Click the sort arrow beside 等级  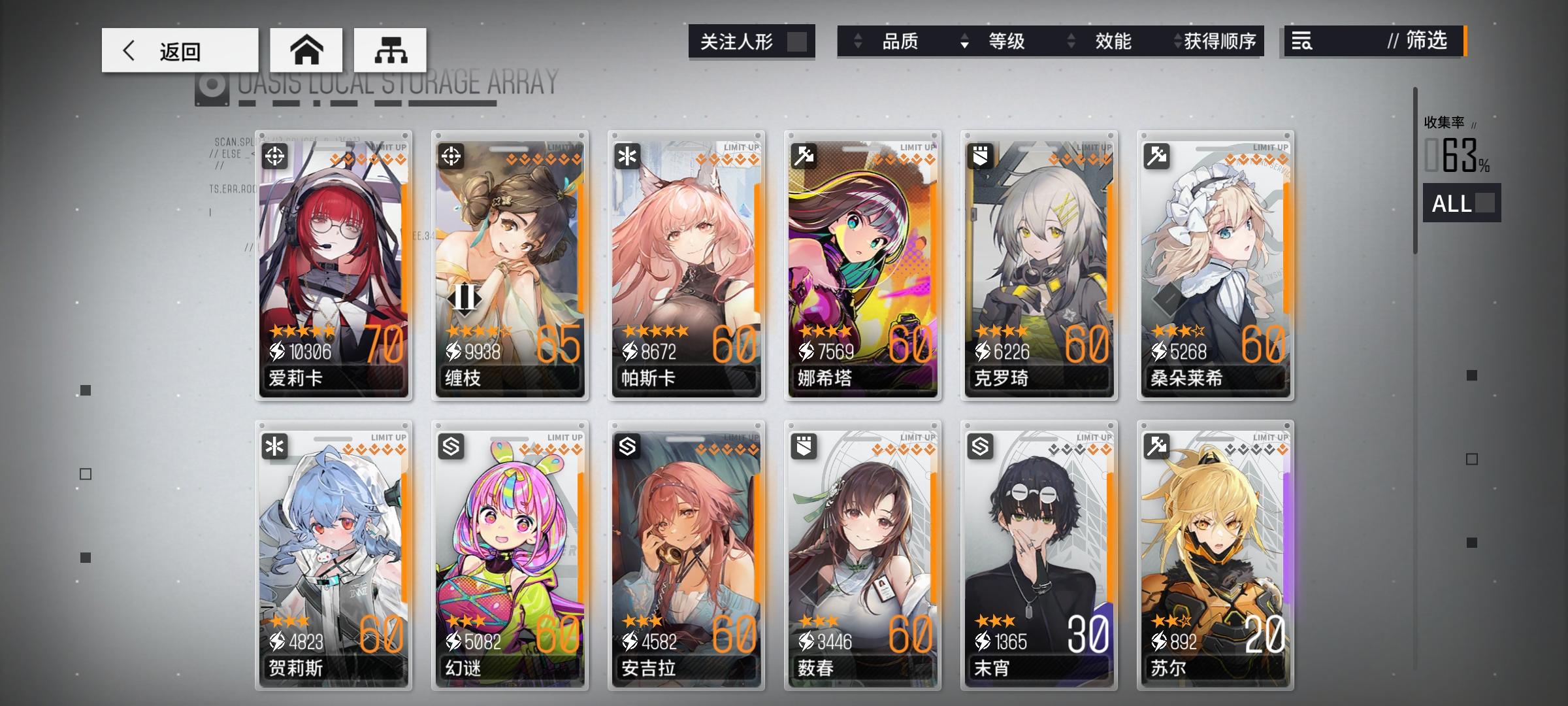(964, 41)
